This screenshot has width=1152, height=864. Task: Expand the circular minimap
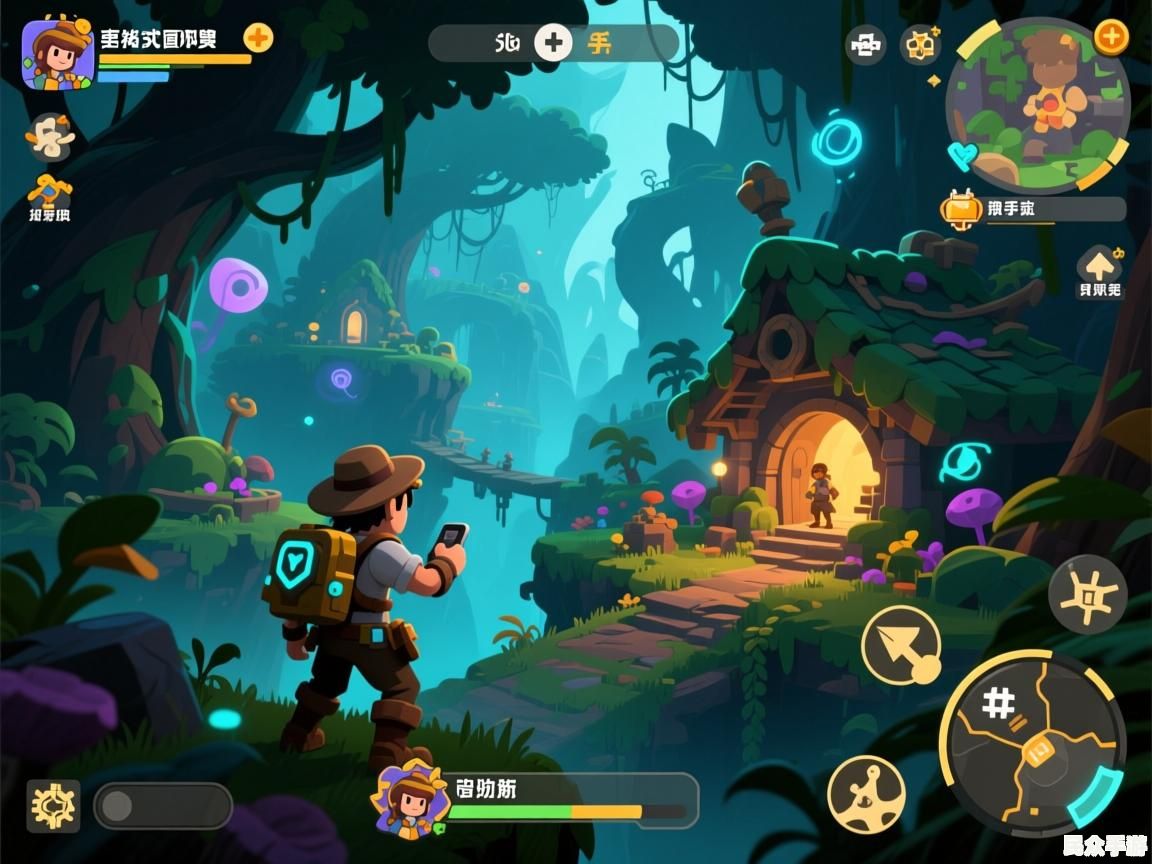click(x=1038, y=105)
